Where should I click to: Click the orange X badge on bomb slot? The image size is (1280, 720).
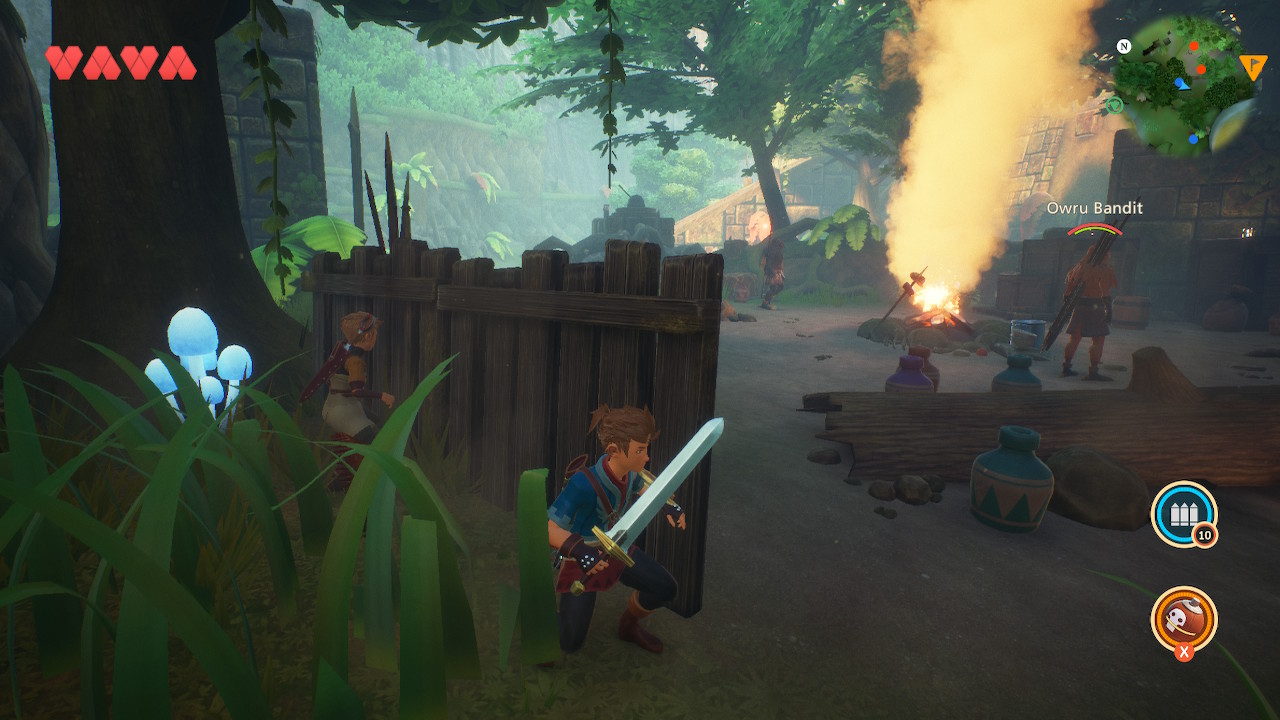point(1185,652)
